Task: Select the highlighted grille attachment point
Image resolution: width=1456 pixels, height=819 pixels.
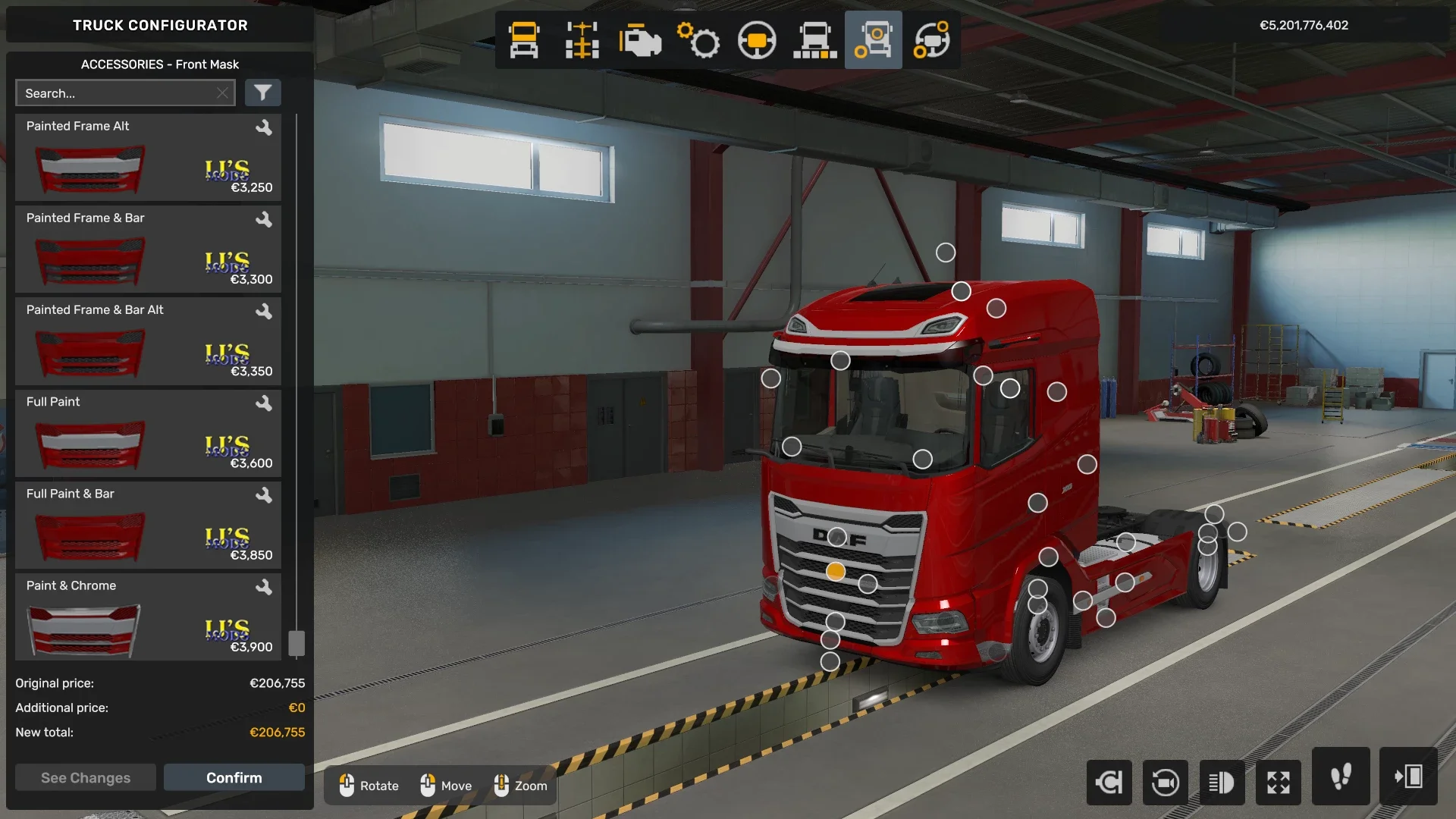Action: [x=836, y=572]
